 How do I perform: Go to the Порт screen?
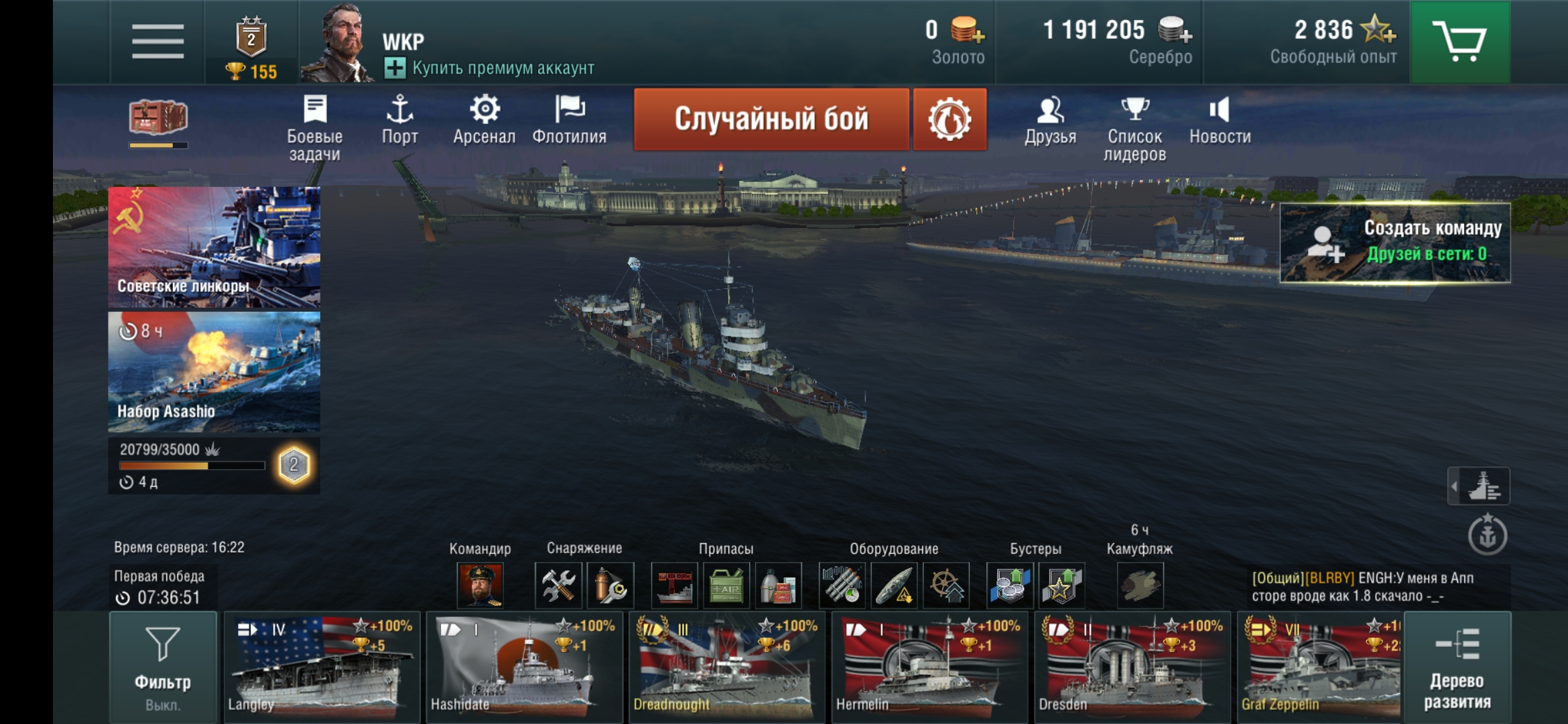coord(399,121)
